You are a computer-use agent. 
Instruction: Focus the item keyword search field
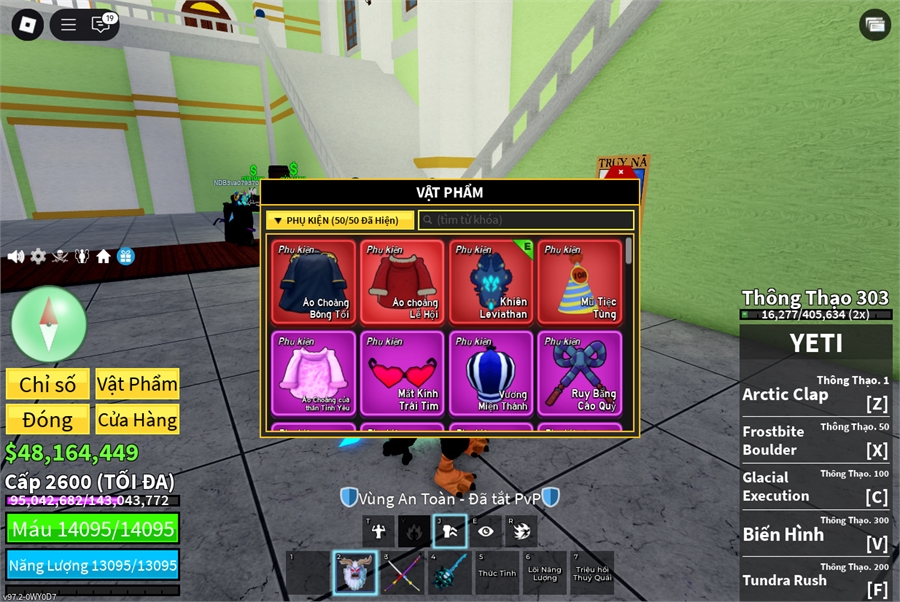[x=527, y=220]
